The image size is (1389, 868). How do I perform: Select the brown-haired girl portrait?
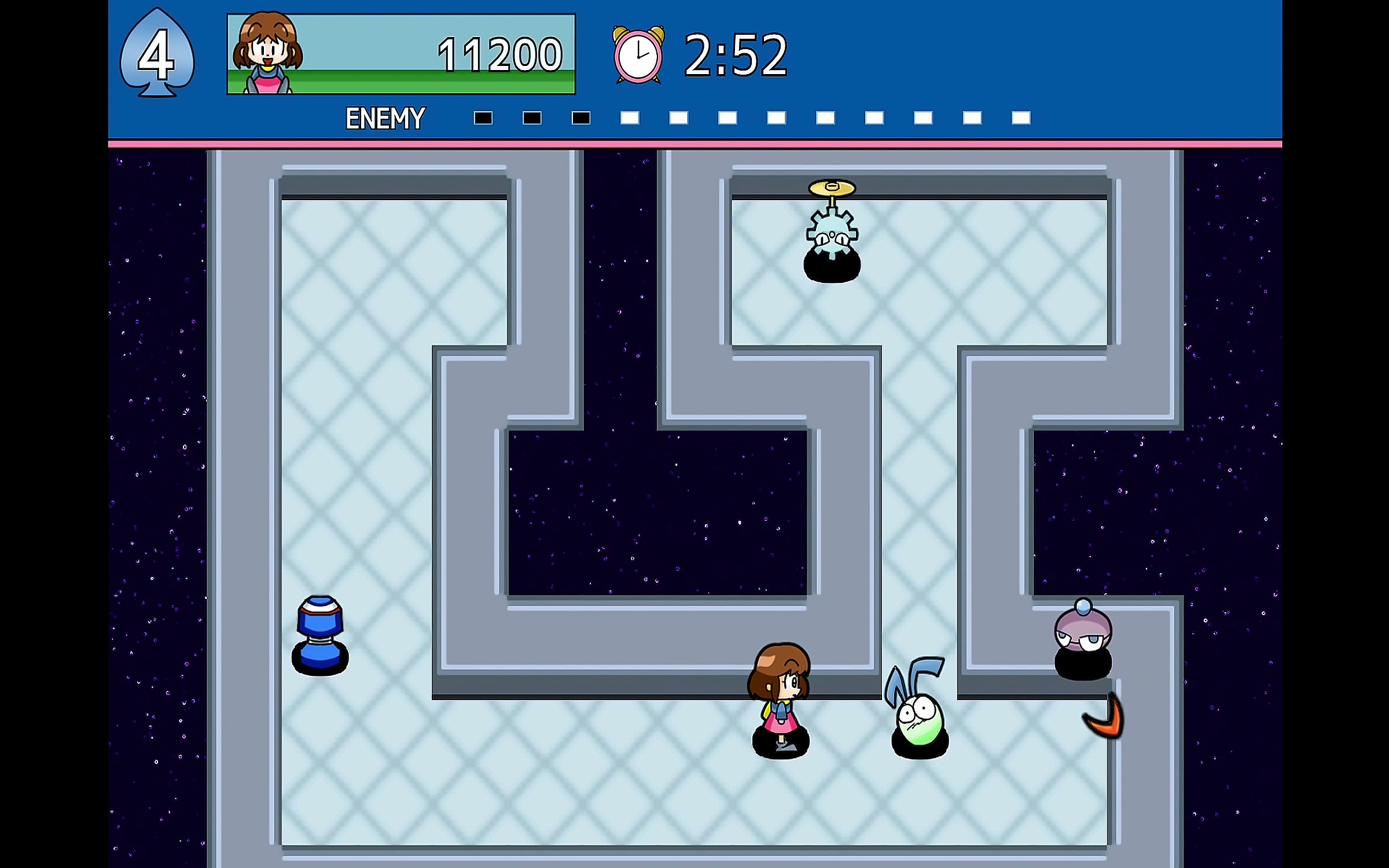point(267,53)
